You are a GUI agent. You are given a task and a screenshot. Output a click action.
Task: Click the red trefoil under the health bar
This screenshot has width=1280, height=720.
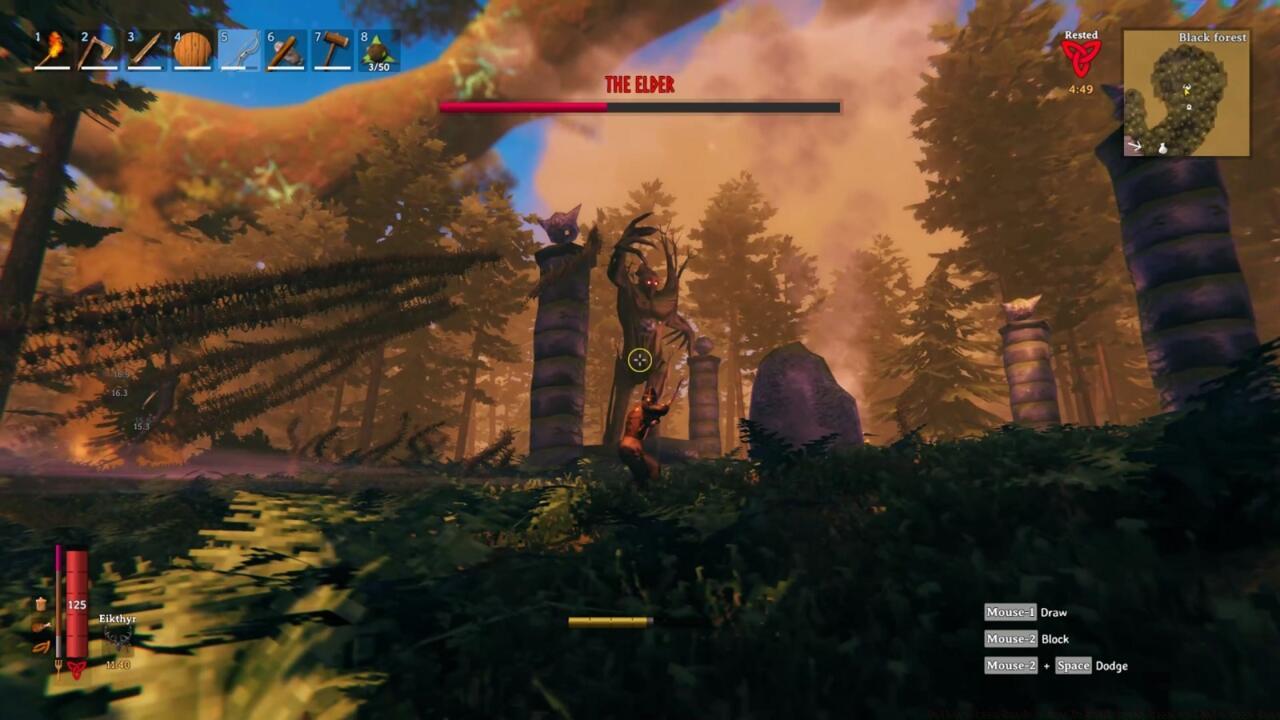76,669
